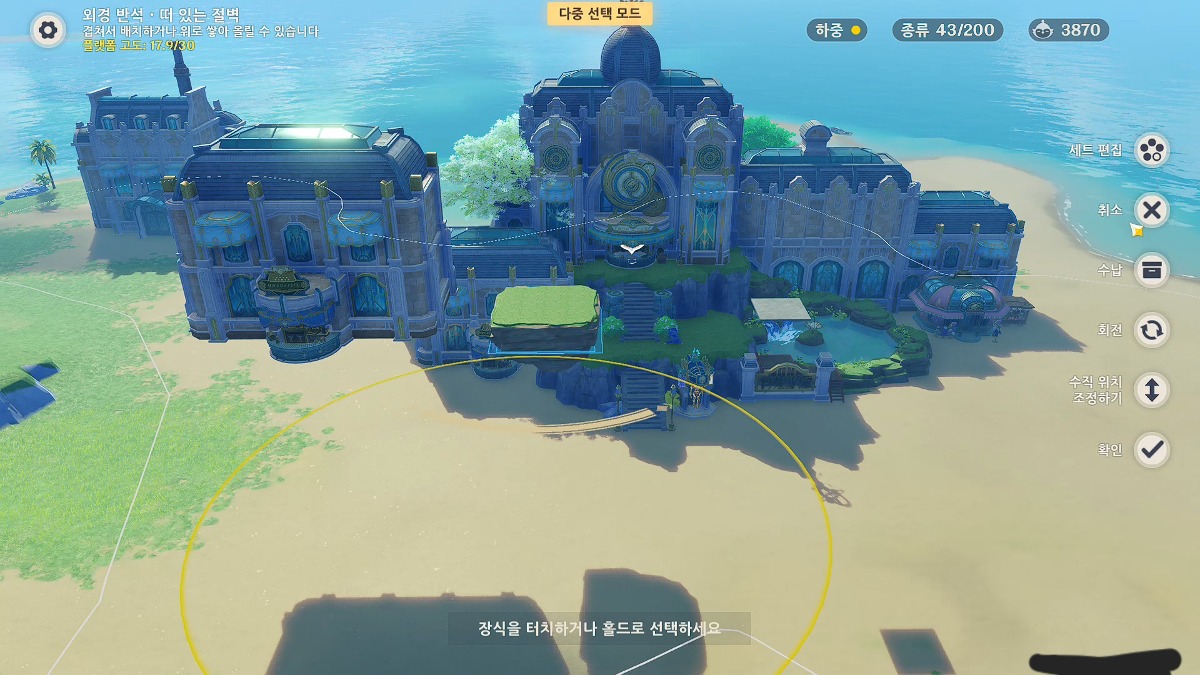Image resolution: width=1200 pixels, height=675 pixels.
Task: Open the 세트 편집 set editor
Action: pos(1152,150)
